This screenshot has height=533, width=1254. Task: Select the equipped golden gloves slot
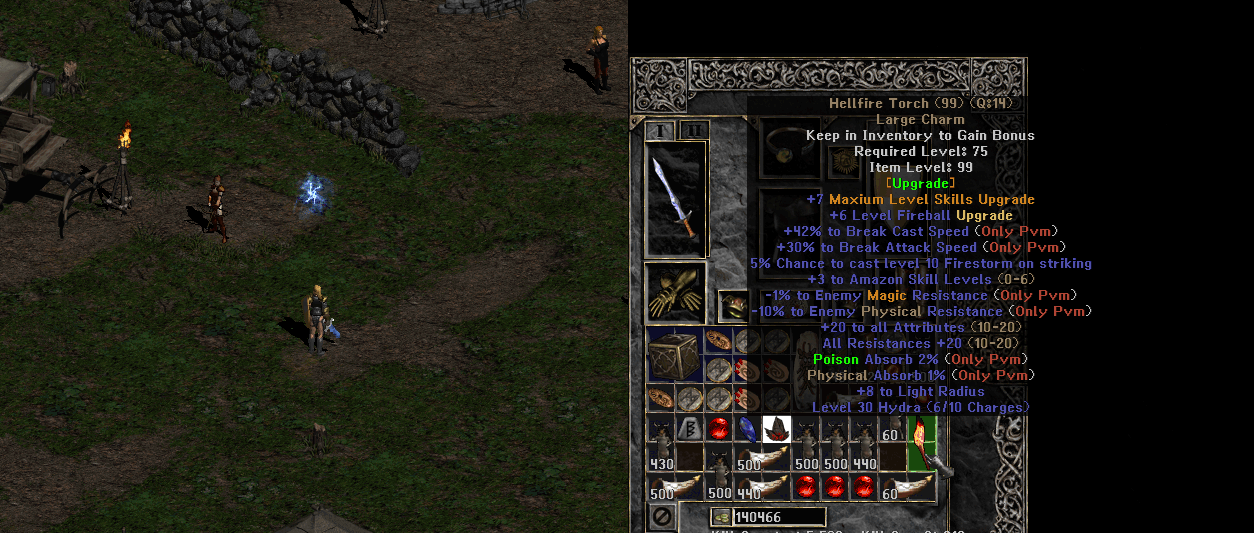pos(675,292)
